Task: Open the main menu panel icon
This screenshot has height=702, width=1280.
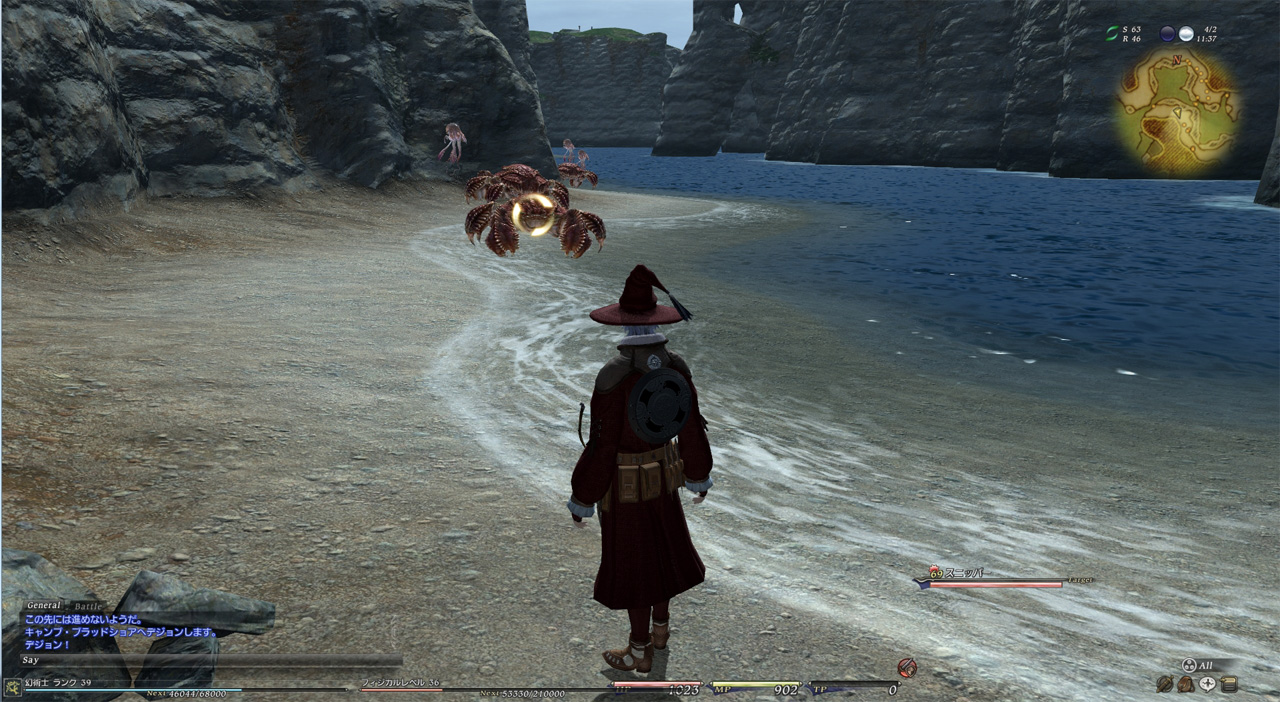Action: 1229,684
